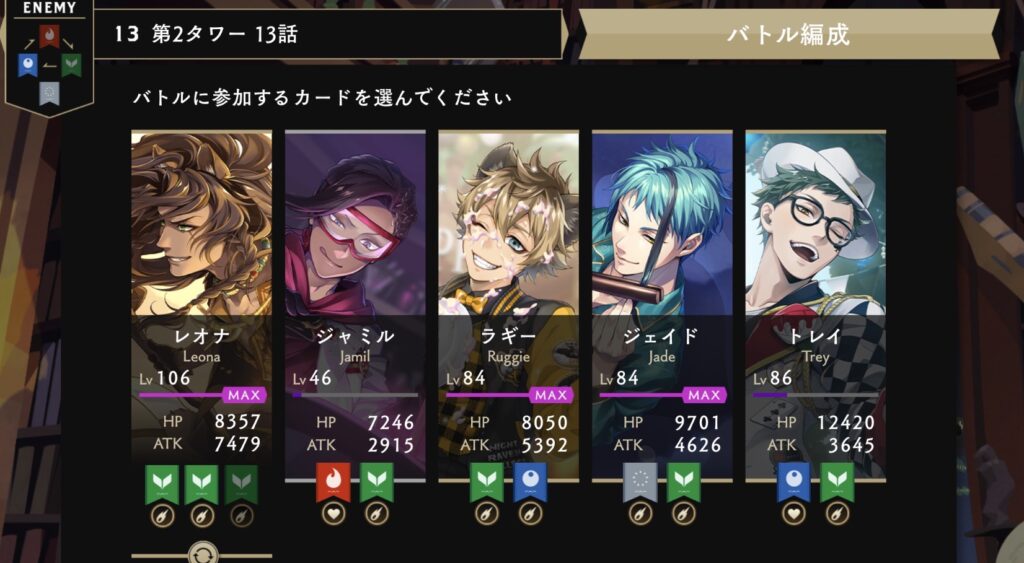The image size is (1024, 563).
Task: Choose Jamil's card for battle
Action: coord(355,300)
